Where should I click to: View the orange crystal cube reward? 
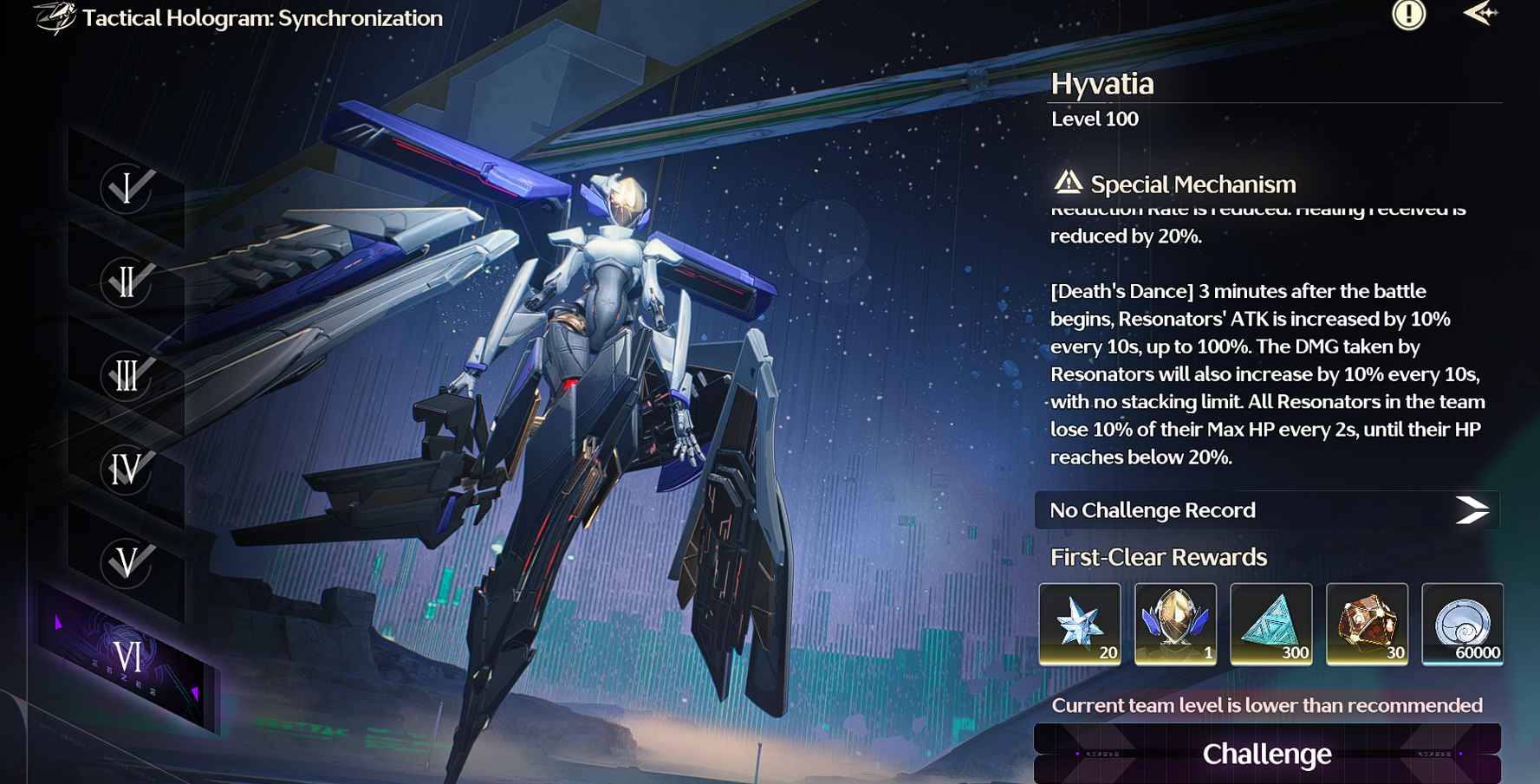[x=1367, y=624]
